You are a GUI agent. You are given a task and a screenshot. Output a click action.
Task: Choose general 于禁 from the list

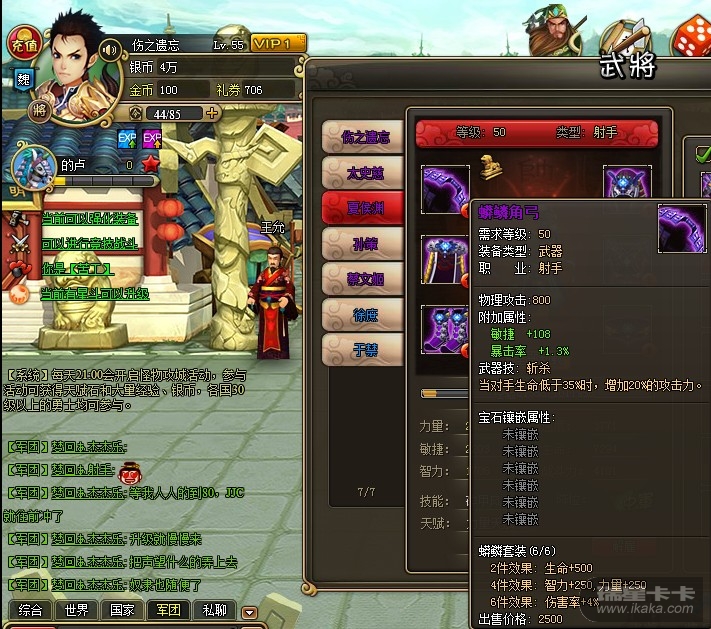point(364,349)
